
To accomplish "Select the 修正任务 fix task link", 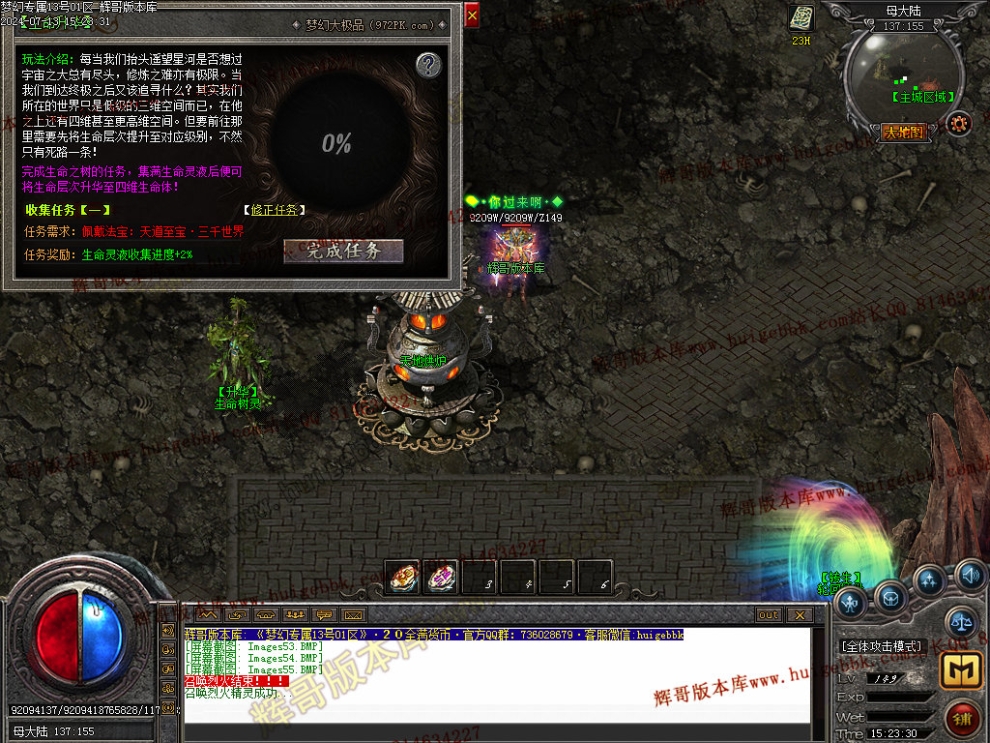I will pyautogui.click(x=274, y=210).
